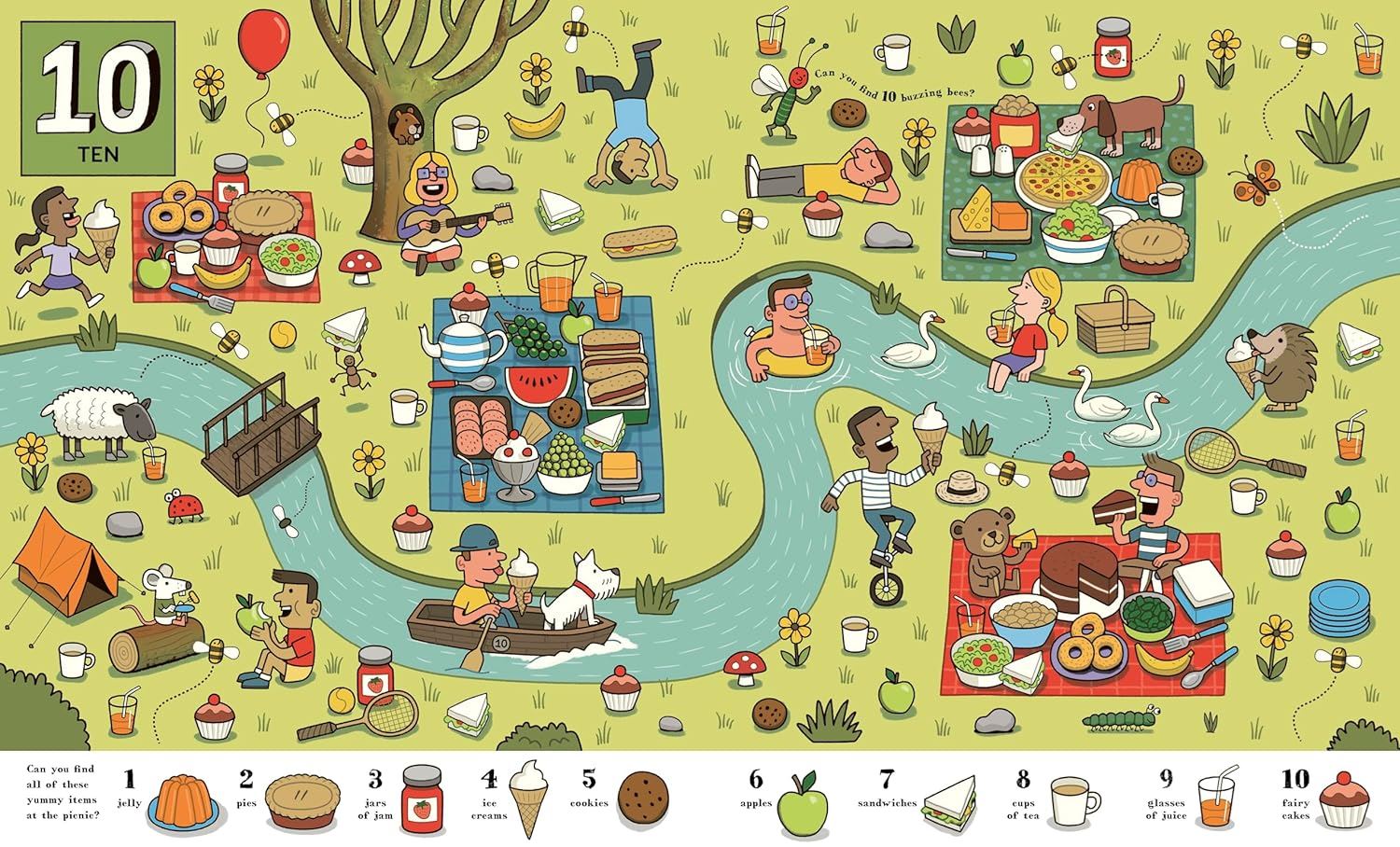Click the green number 10 TEN badge
The height and width of the screenshot is (847, 1400).
(96, 99)
